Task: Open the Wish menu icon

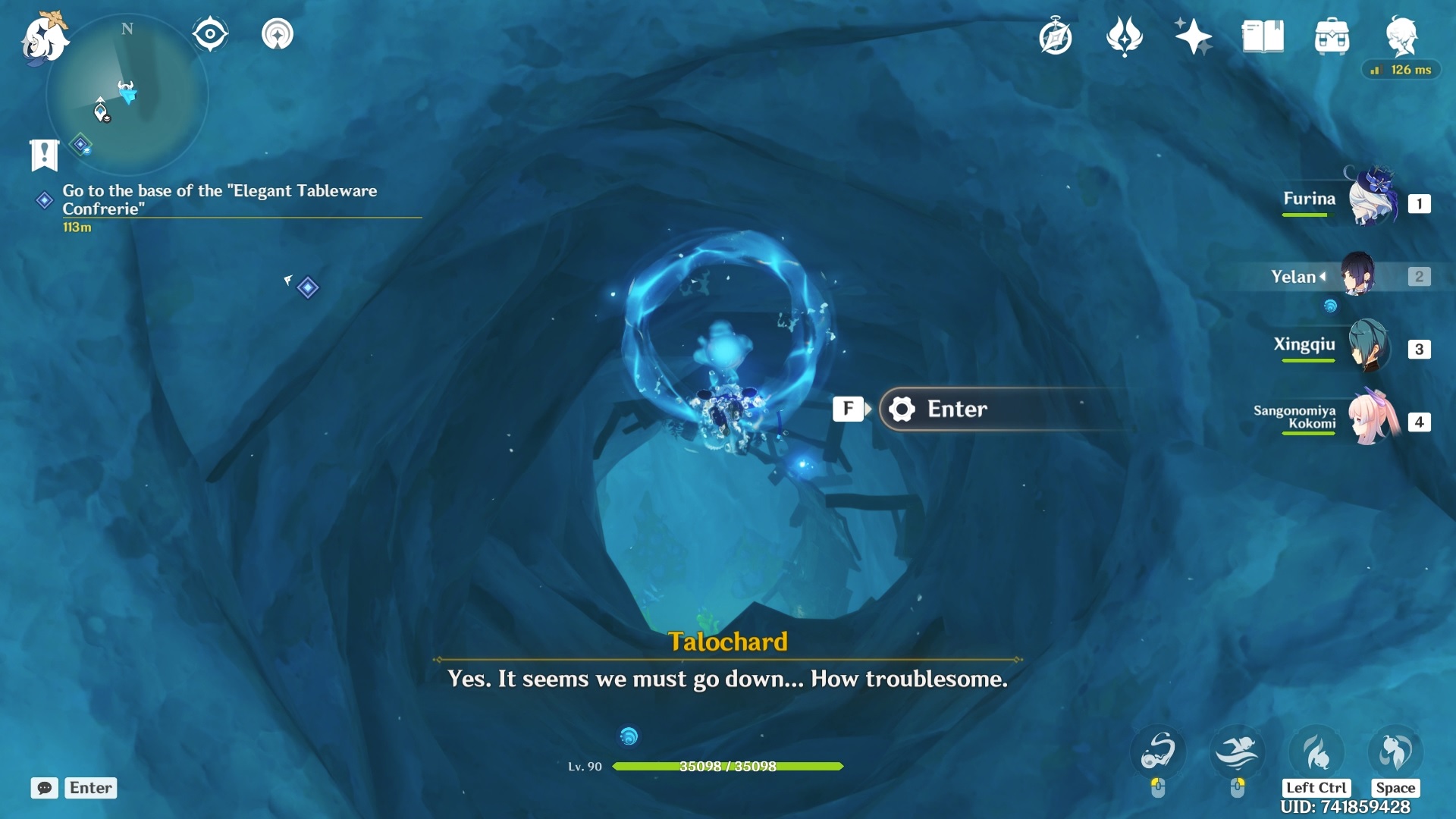Action: [x=1125, y=36]
